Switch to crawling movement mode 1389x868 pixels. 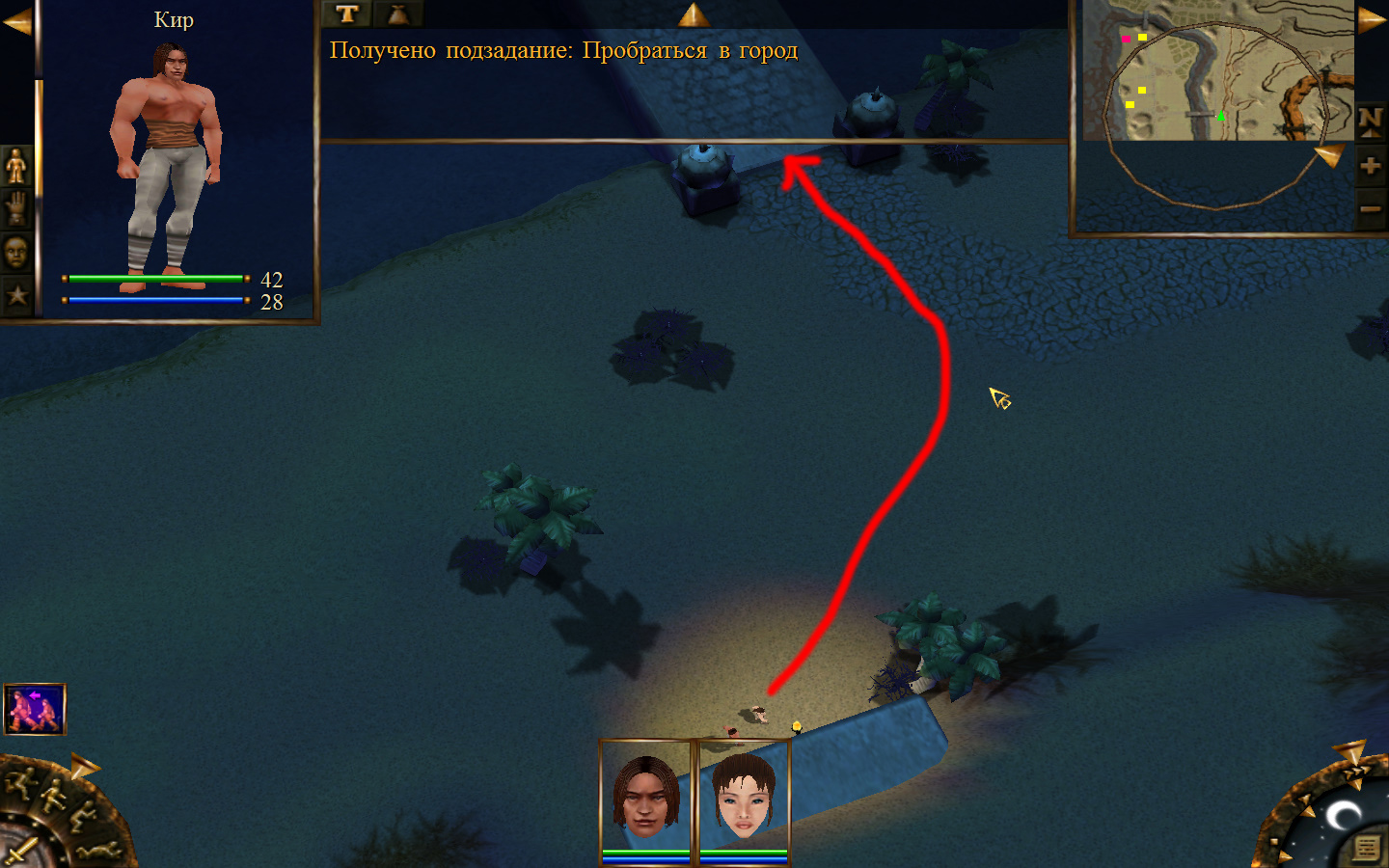coord(101,851)
